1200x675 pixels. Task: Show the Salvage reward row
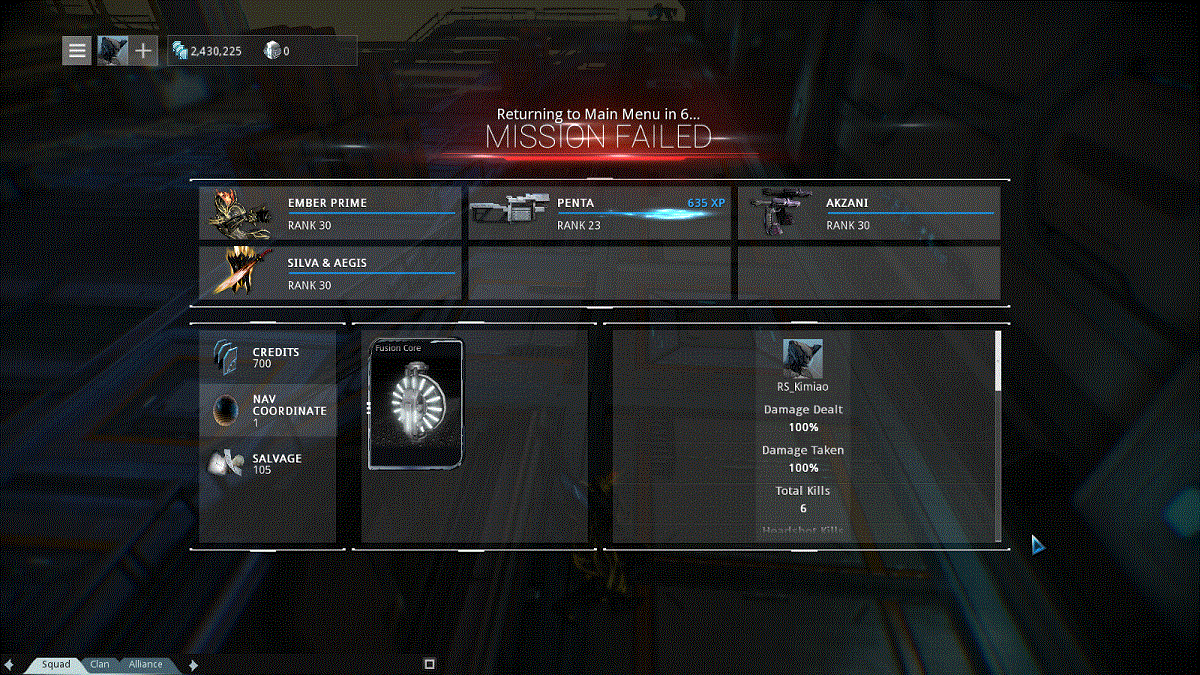coord(268,463)
